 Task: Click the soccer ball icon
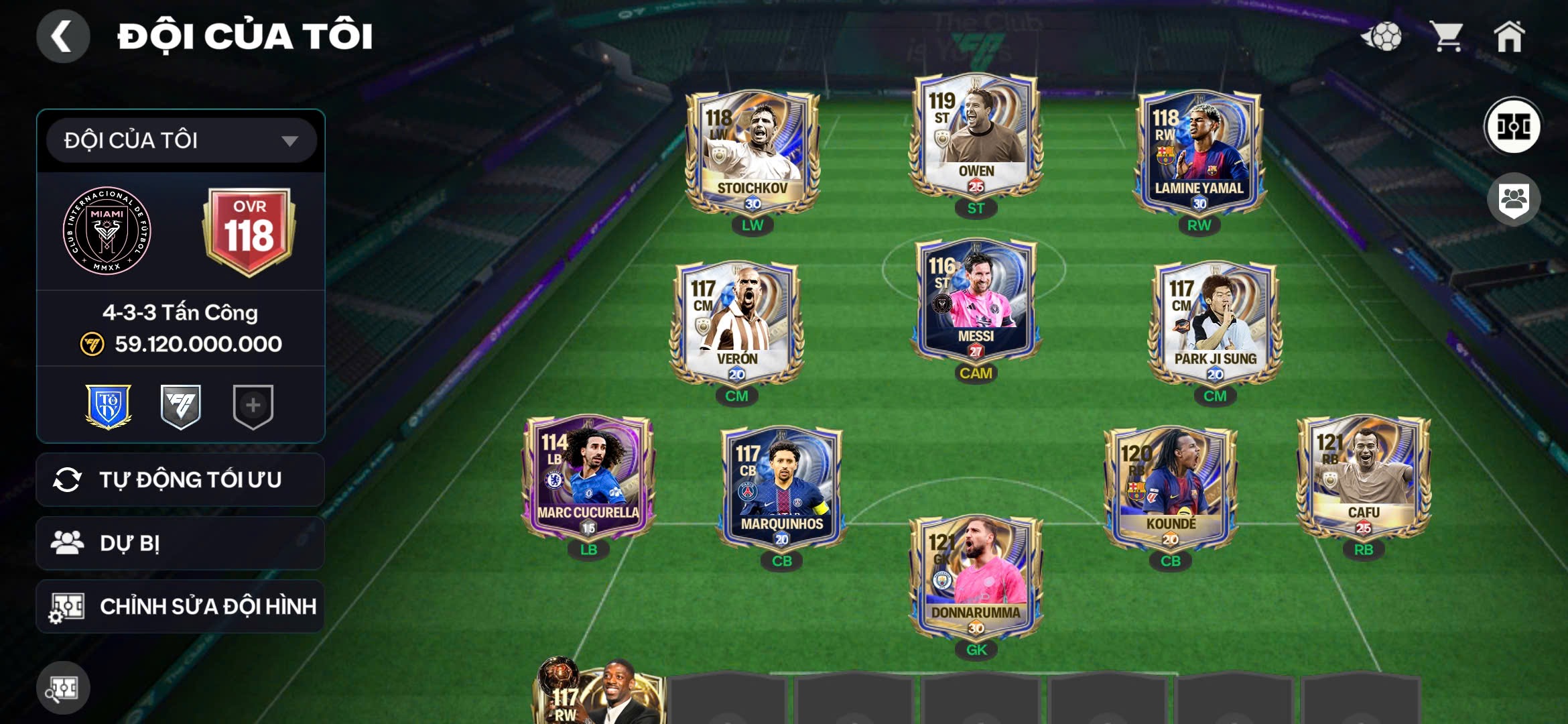[x=1381, y=36]
